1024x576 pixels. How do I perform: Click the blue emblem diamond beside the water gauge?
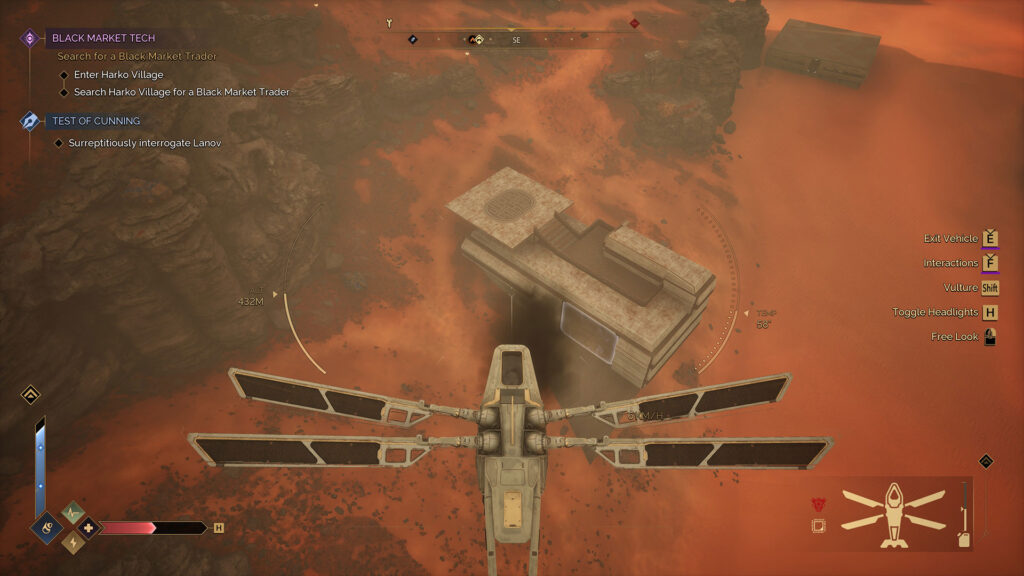(46, 527)
